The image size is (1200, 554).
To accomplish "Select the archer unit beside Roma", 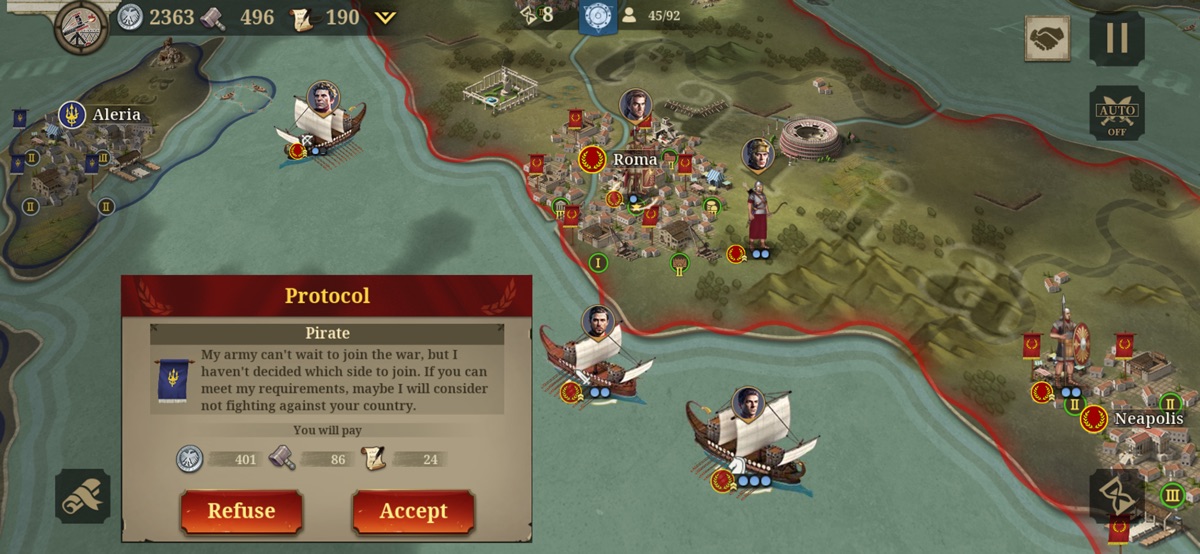I will tap(757, 215).
